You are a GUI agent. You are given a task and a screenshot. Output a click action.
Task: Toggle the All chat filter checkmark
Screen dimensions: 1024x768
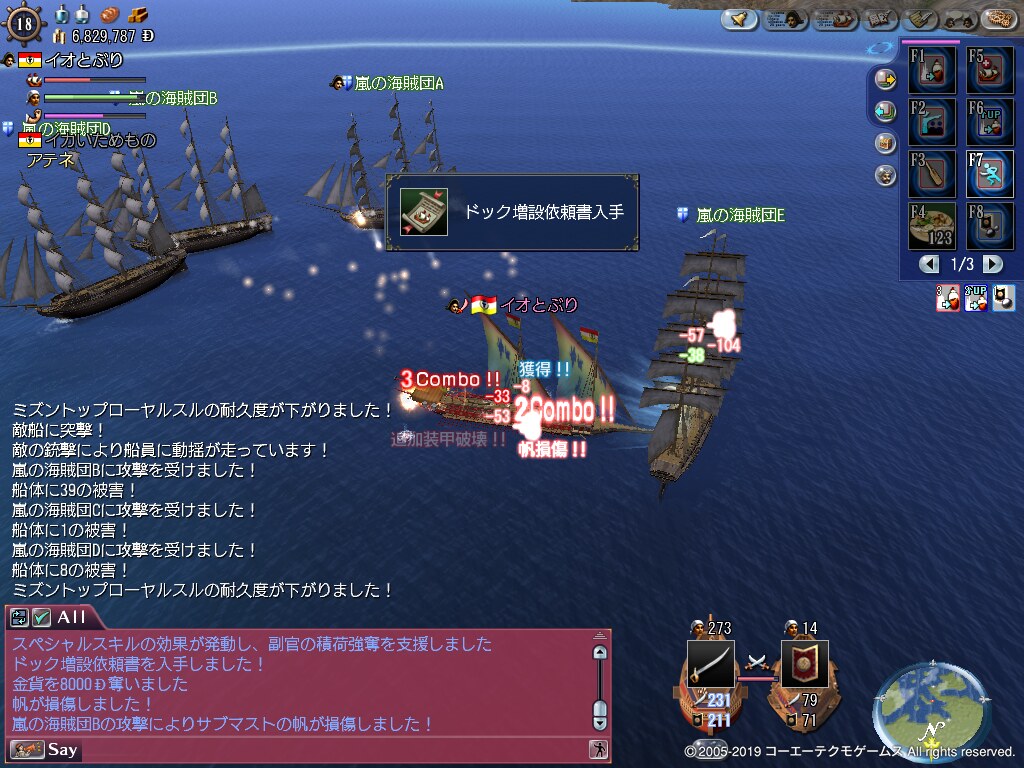click(x=42, y=618)
